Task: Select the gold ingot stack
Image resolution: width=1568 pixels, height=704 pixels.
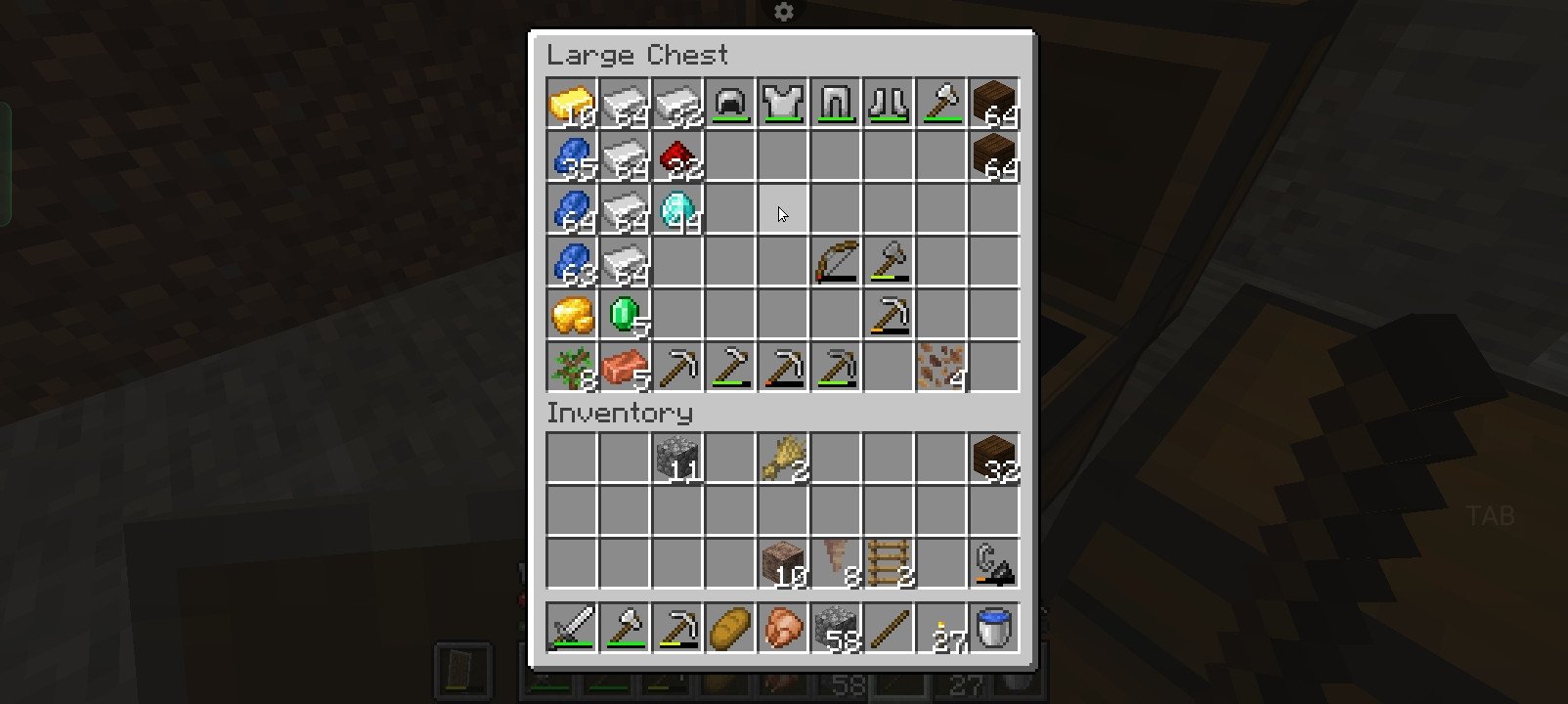Action: (x=572, y=103)
